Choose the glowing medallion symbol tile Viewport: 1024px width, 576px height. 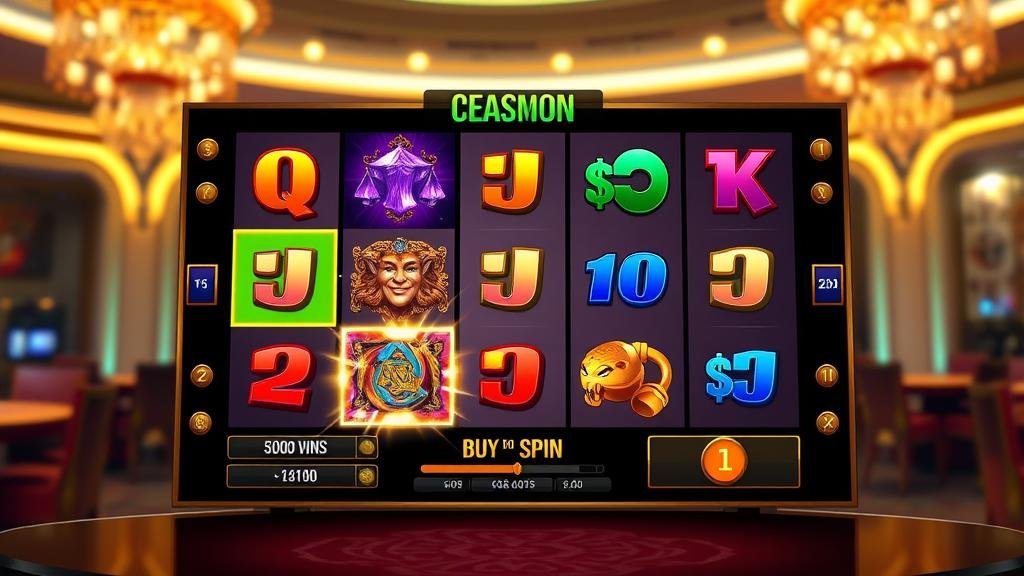[398, 376]
